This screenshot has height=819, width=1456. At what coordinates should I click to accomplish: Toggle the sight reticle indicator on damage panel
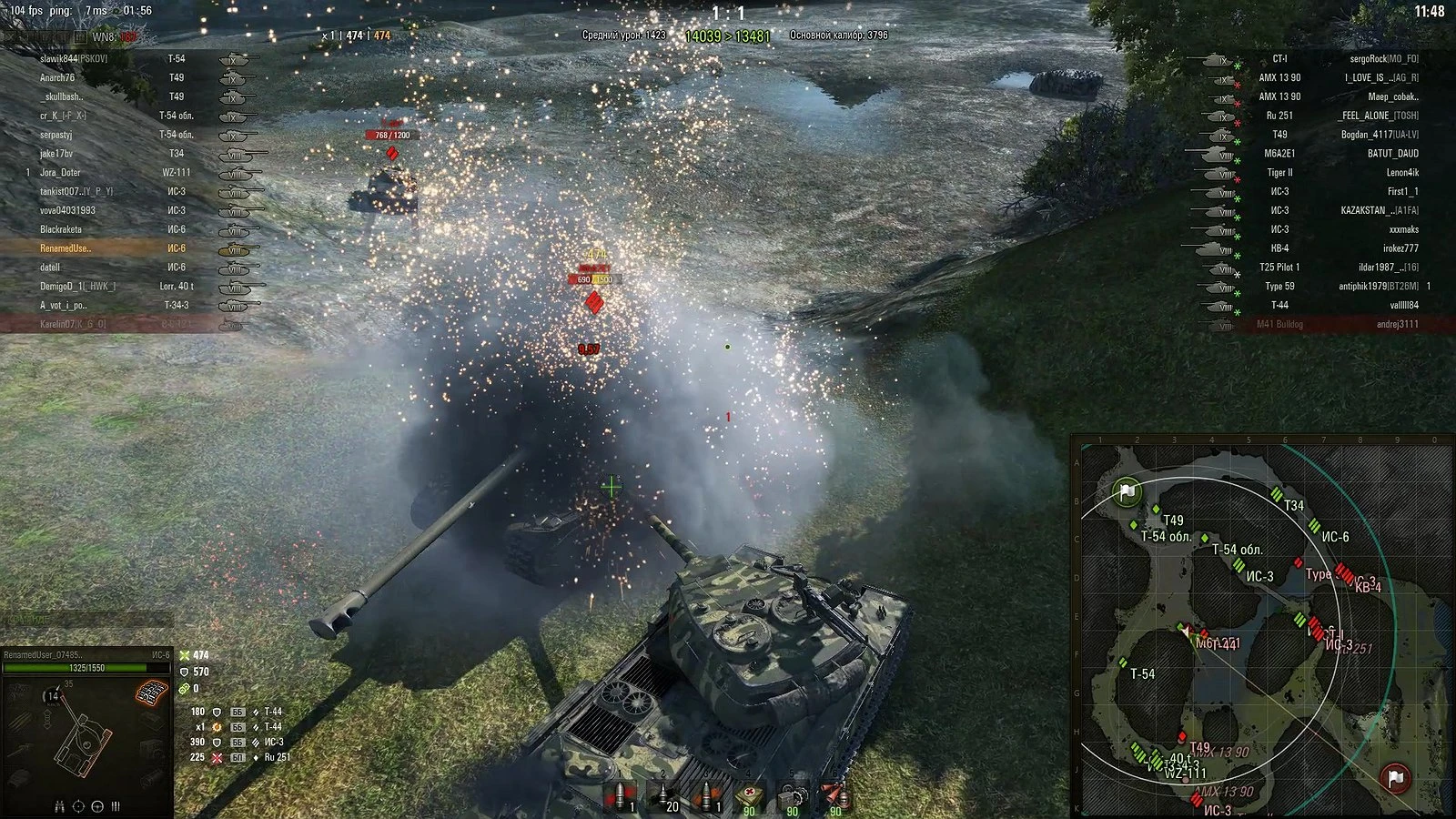(x=79, y=807)
